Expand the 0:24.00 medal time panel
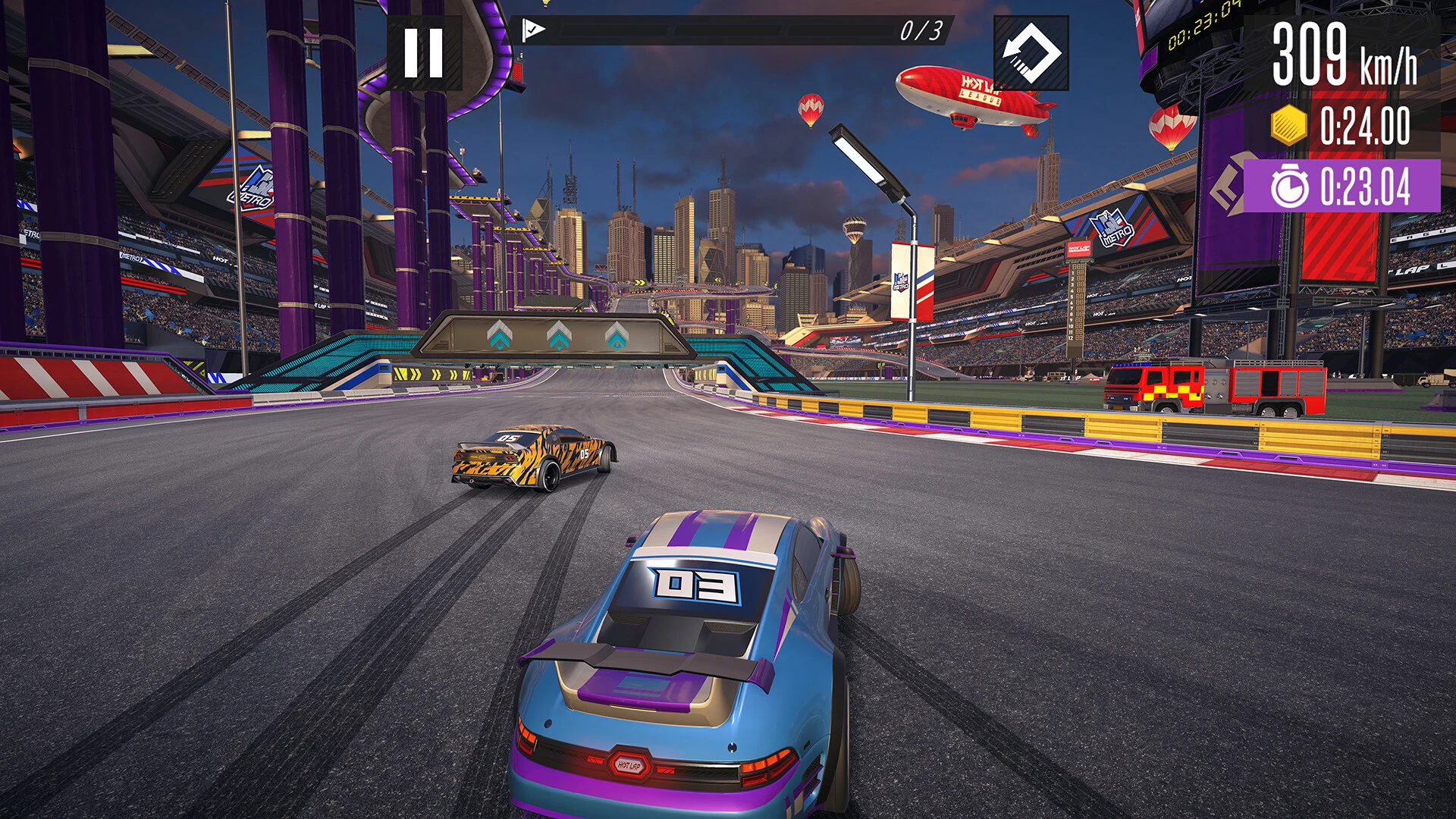Screen dimensions: 1456x819 click(1348, 124)
